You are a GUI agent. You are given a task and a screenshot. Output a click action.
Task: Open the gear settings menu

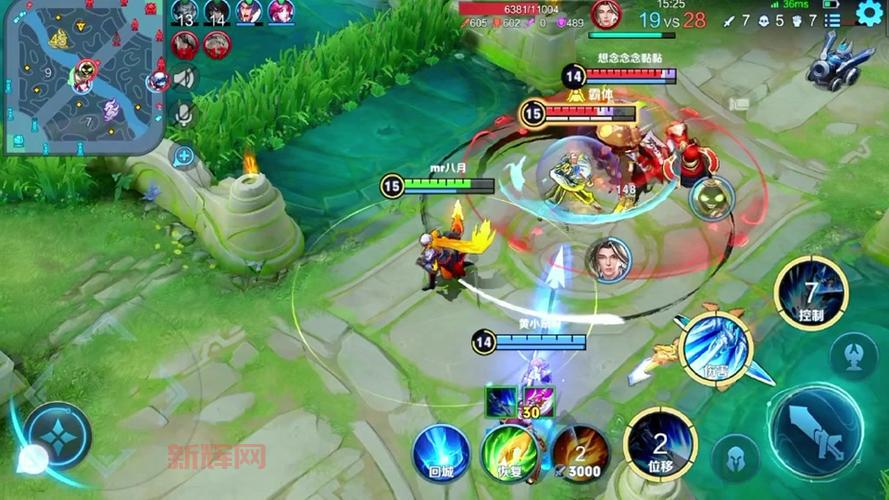pos(870,13)
